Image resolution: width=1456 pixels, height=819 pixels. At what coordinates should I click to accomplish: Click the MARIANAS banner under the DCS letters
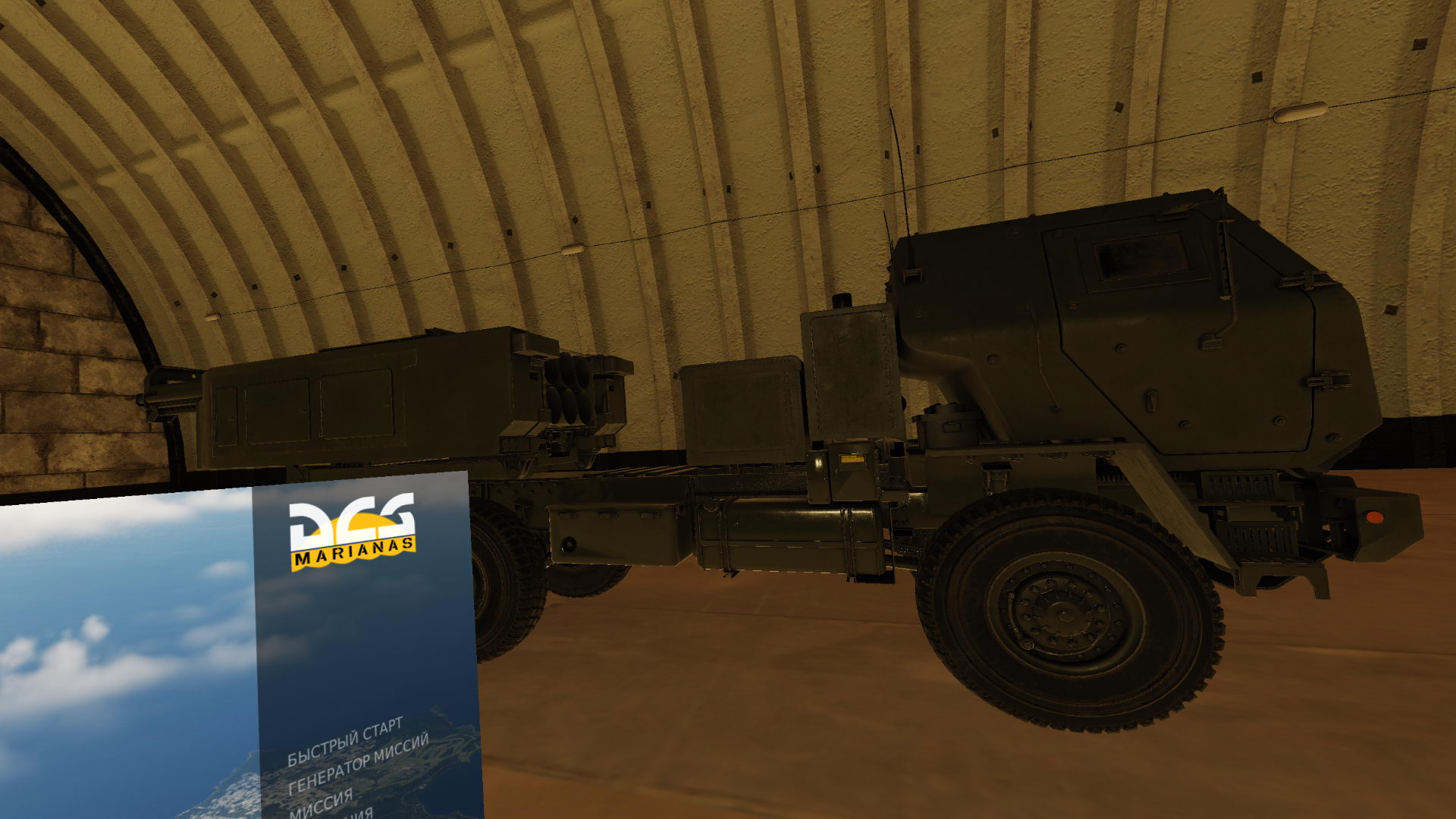coord(354,551)
